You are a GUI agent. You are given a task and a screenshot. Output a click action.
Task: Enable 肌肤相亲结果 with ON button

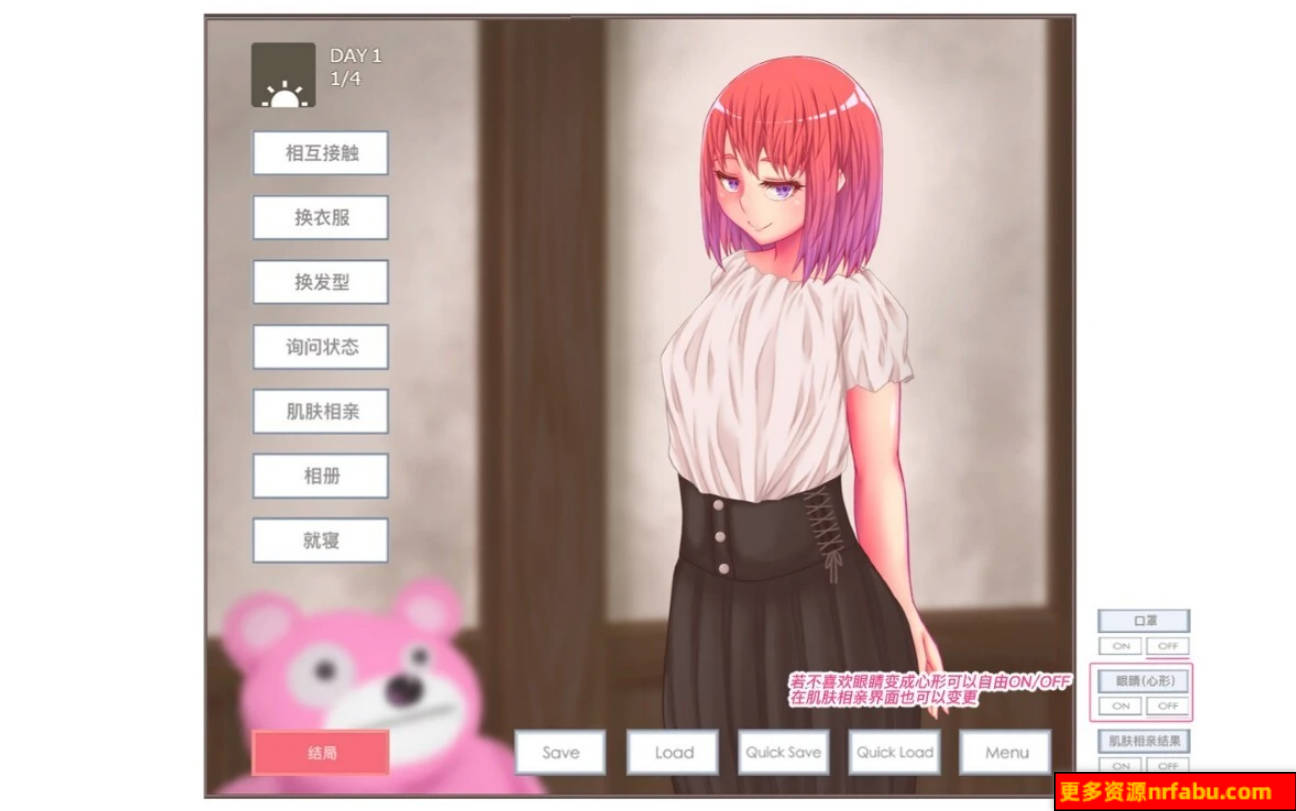[1120, 767]
